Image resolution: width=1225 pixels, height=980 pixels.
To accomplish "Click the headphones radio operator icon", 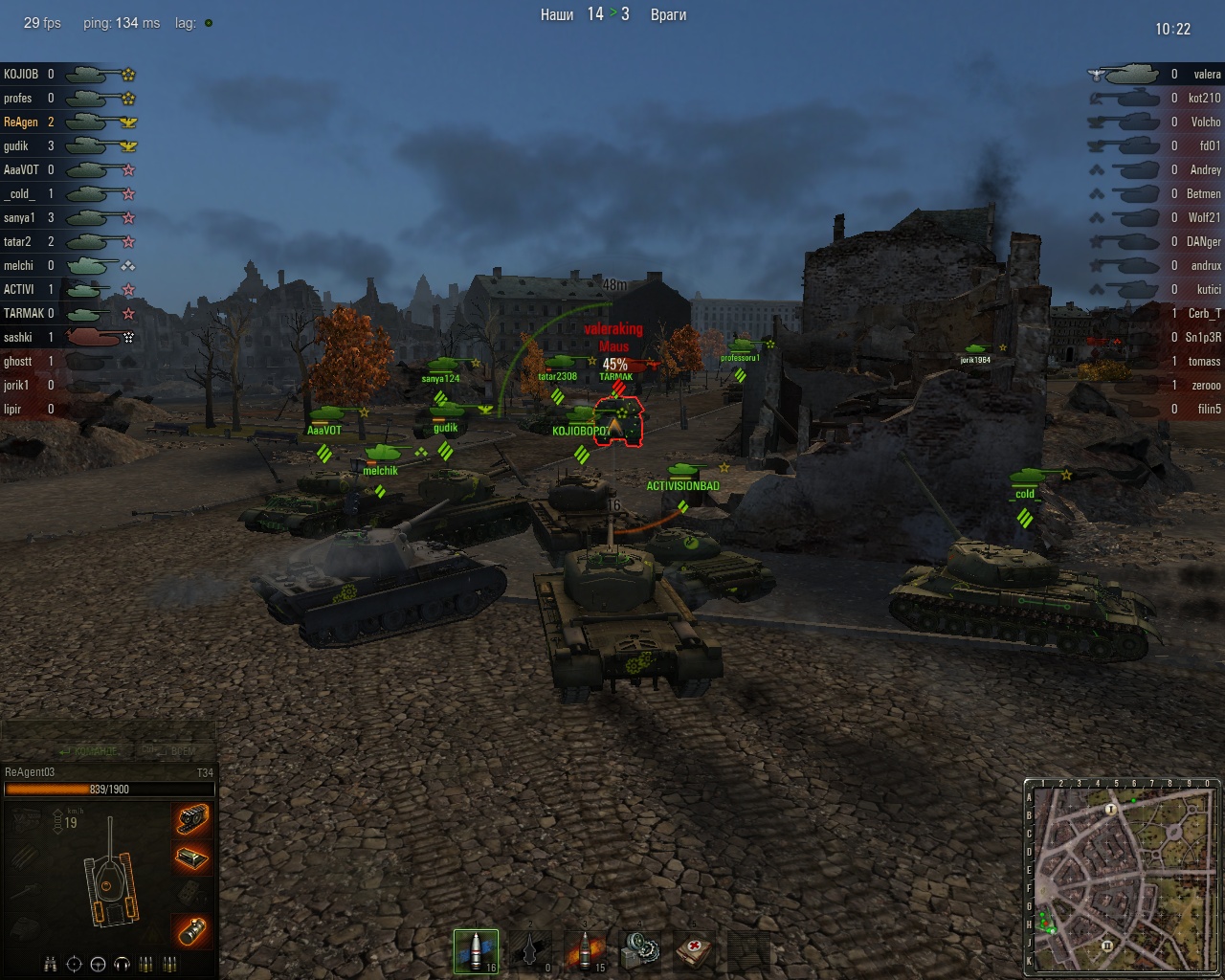I will 122,964.
